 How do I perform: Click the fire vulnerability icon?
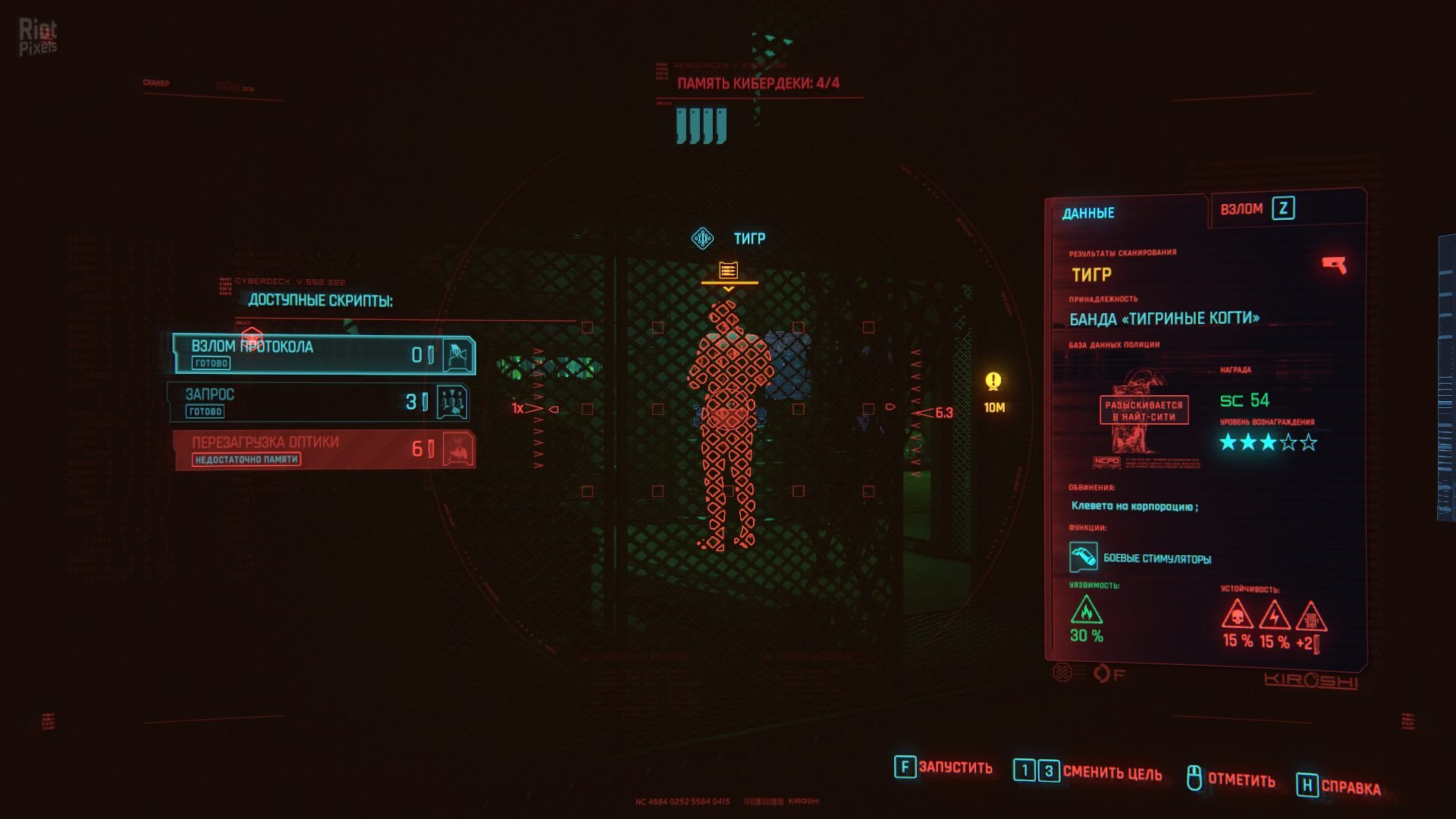coord(1086,610)
